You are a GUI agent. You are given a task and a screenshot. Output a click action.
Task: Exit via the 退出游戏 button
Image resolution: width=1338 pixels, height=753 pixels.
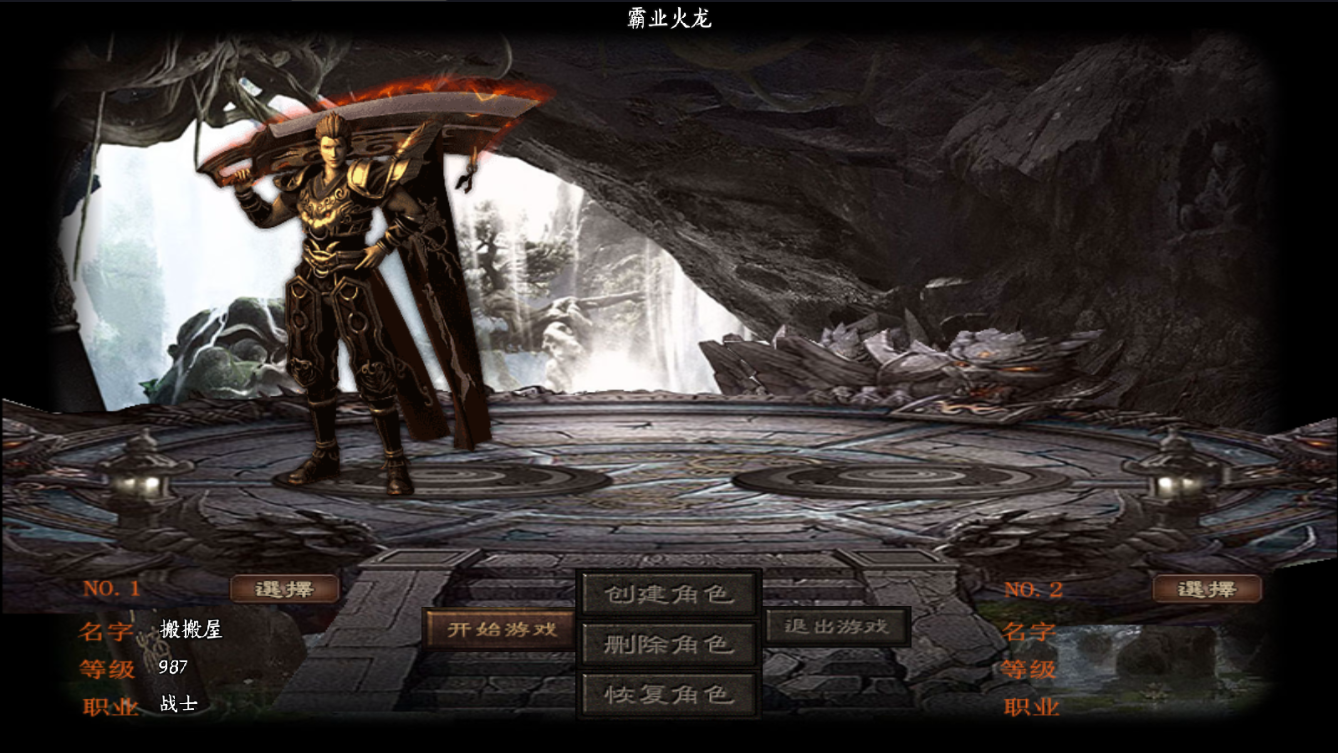[x=837, y=627]
